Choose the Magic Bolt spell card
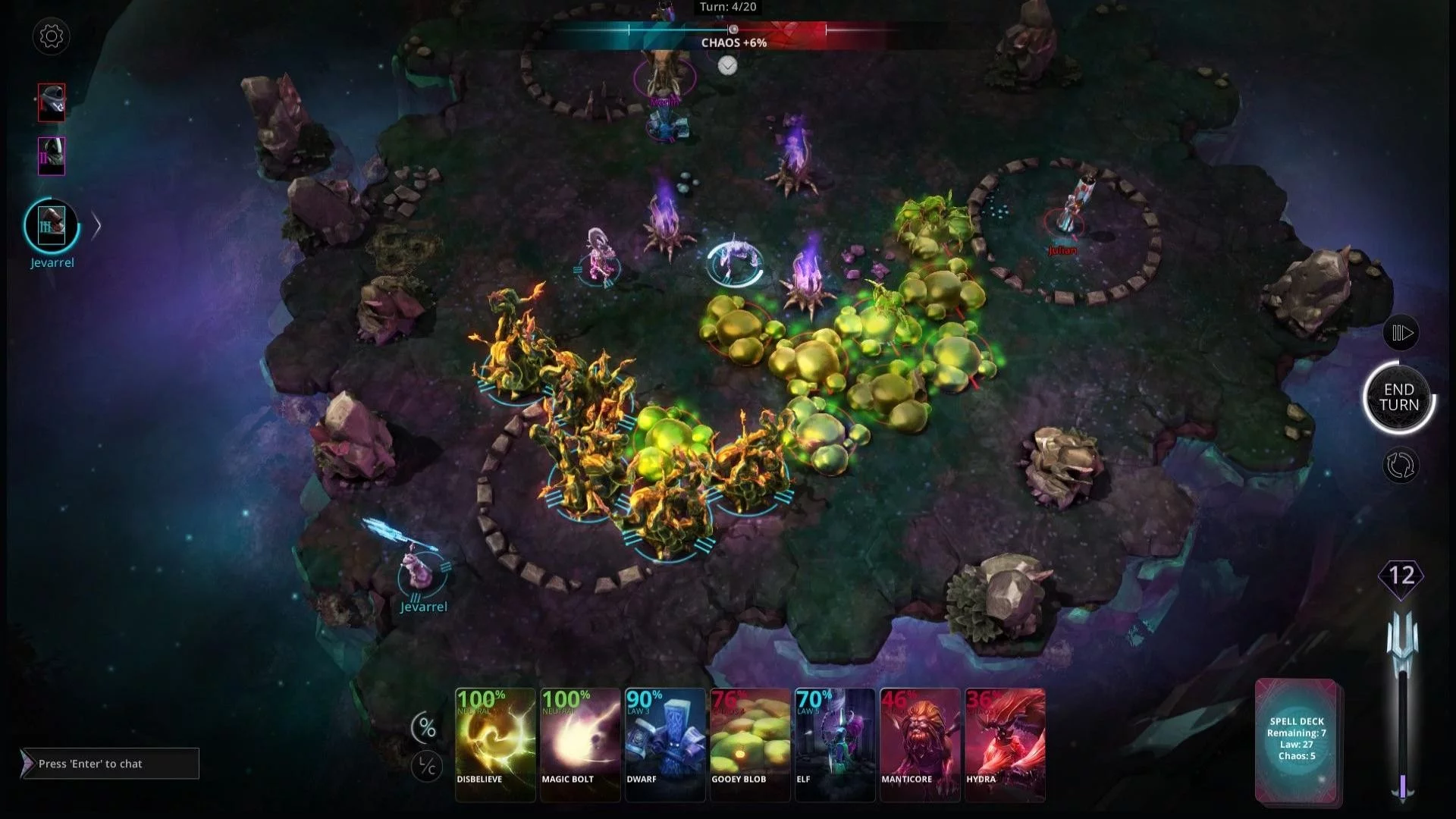This screenshot has width=1456, height=819. 580,744
